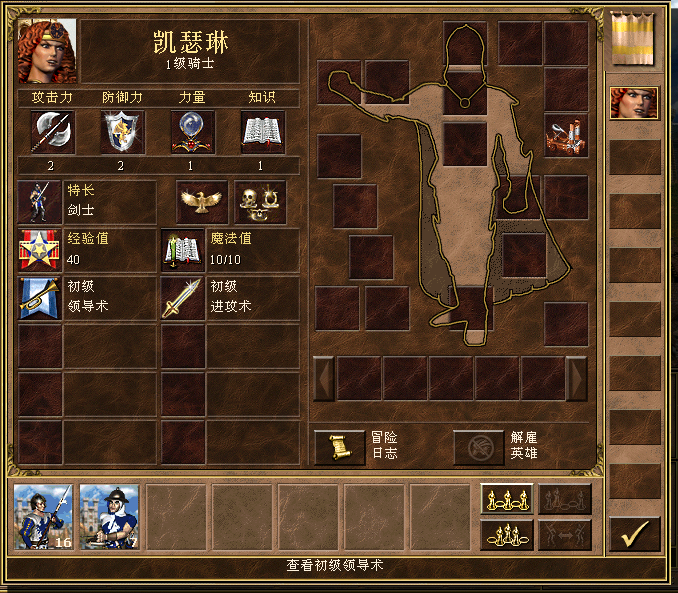
Task: View the attack (攻击力) skill icon
Action: coord(50,132)
